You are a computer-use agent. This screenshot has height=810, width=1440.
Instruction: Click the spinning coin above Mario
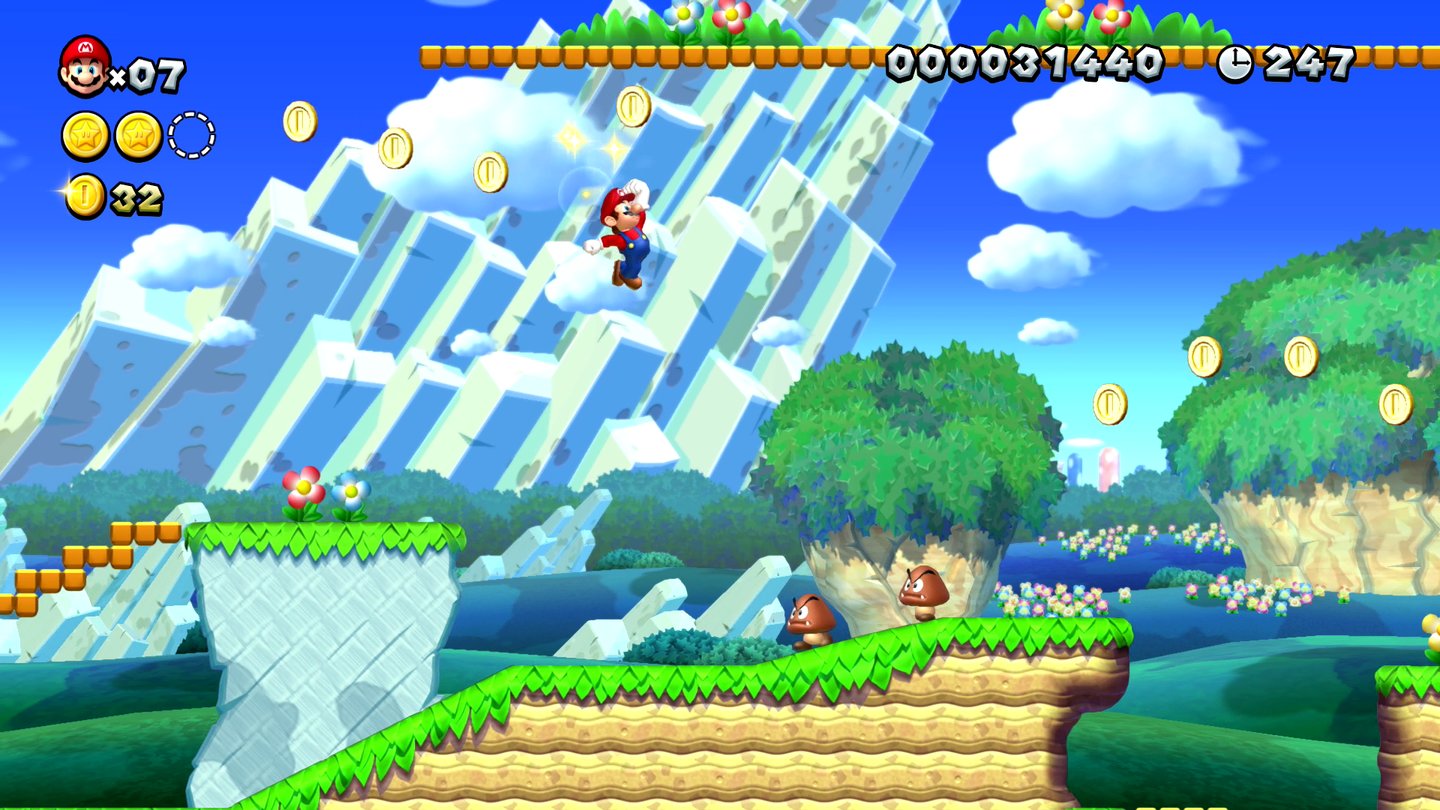tap(634, 105)
